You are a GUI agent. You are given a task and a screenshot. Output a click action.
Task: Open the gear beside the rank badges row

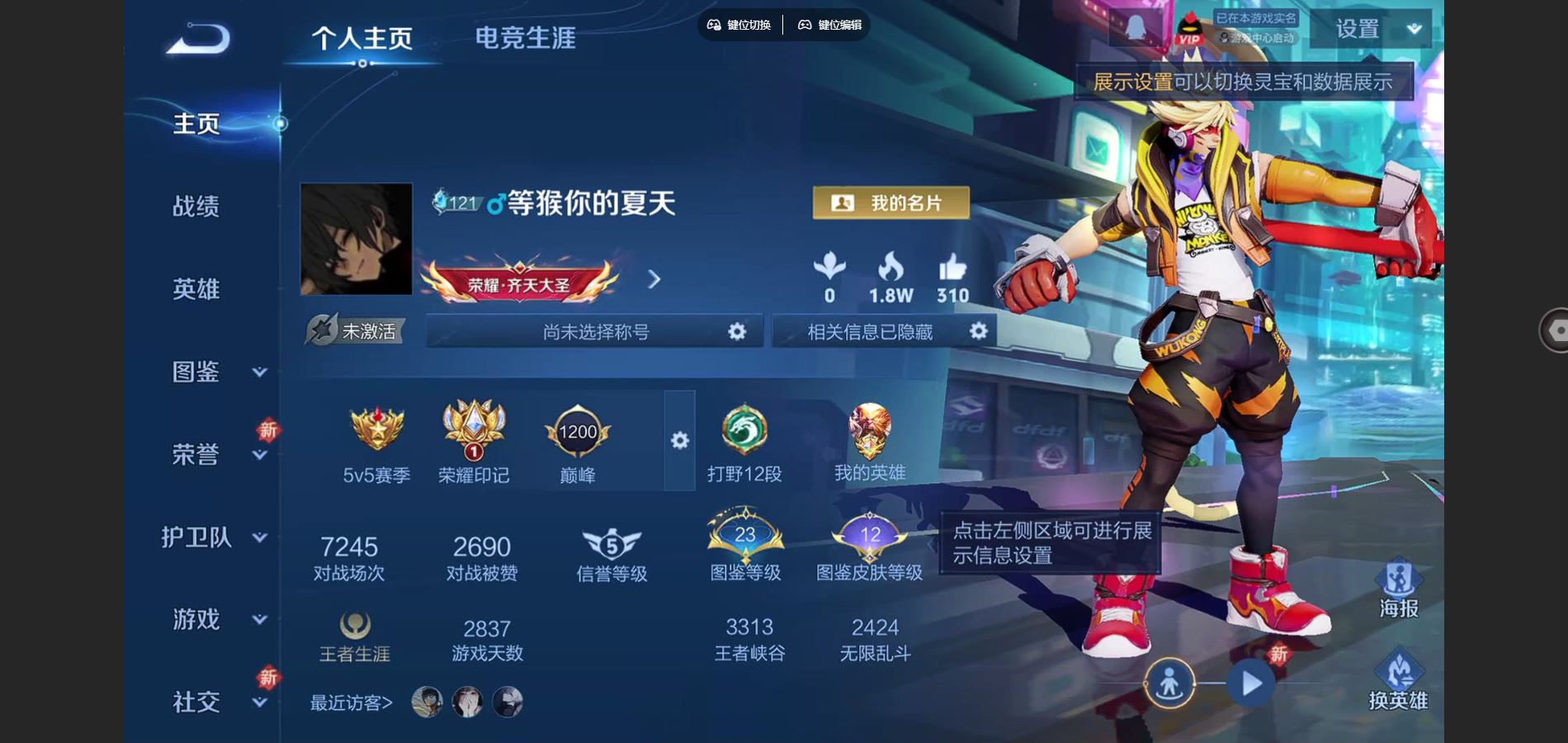click(x=678, y=442)
